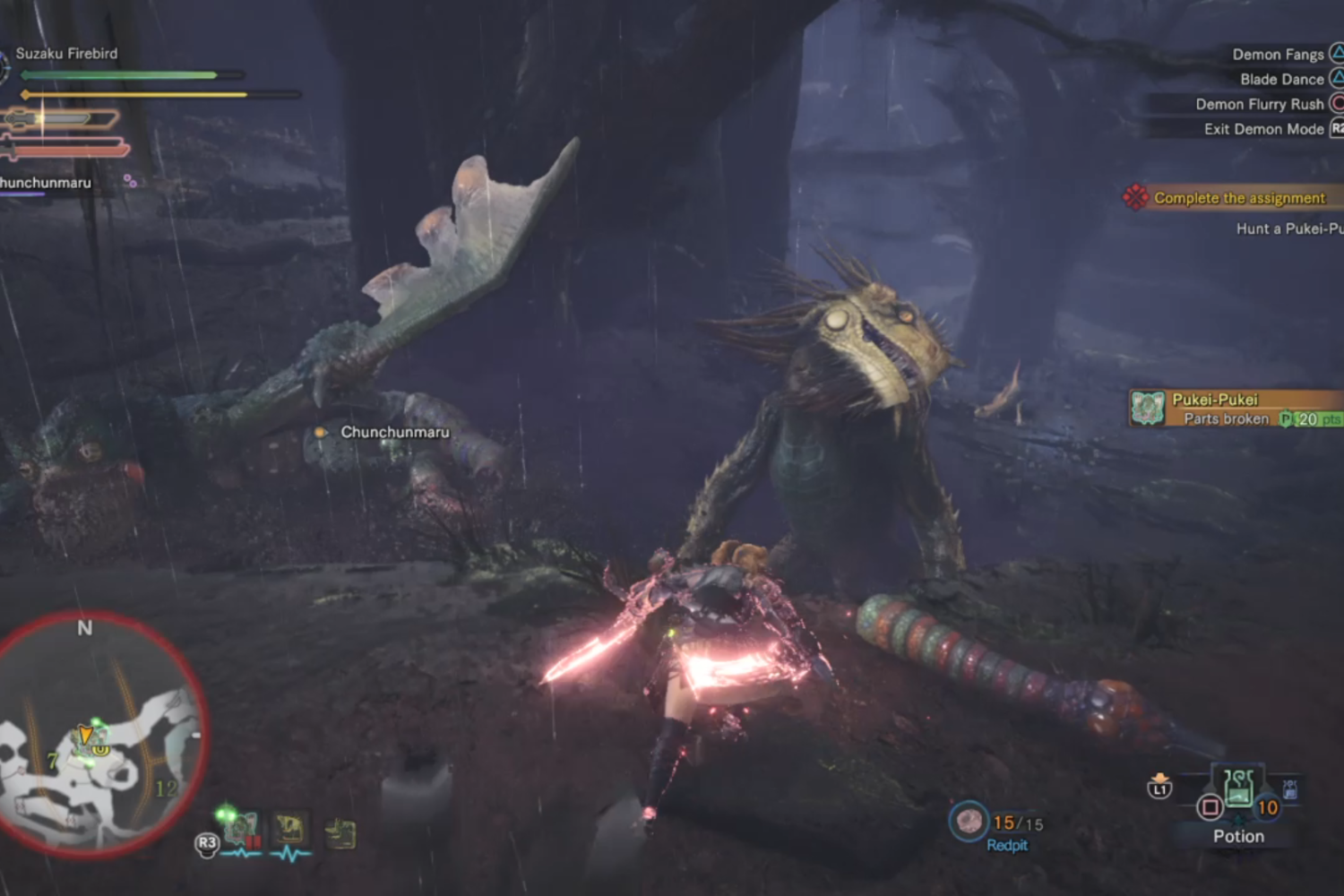Select Palico Chunchunmaru in the party list
Image resolution: width=1344 pixels, height=896 pixels.
(x=47, y=183)
